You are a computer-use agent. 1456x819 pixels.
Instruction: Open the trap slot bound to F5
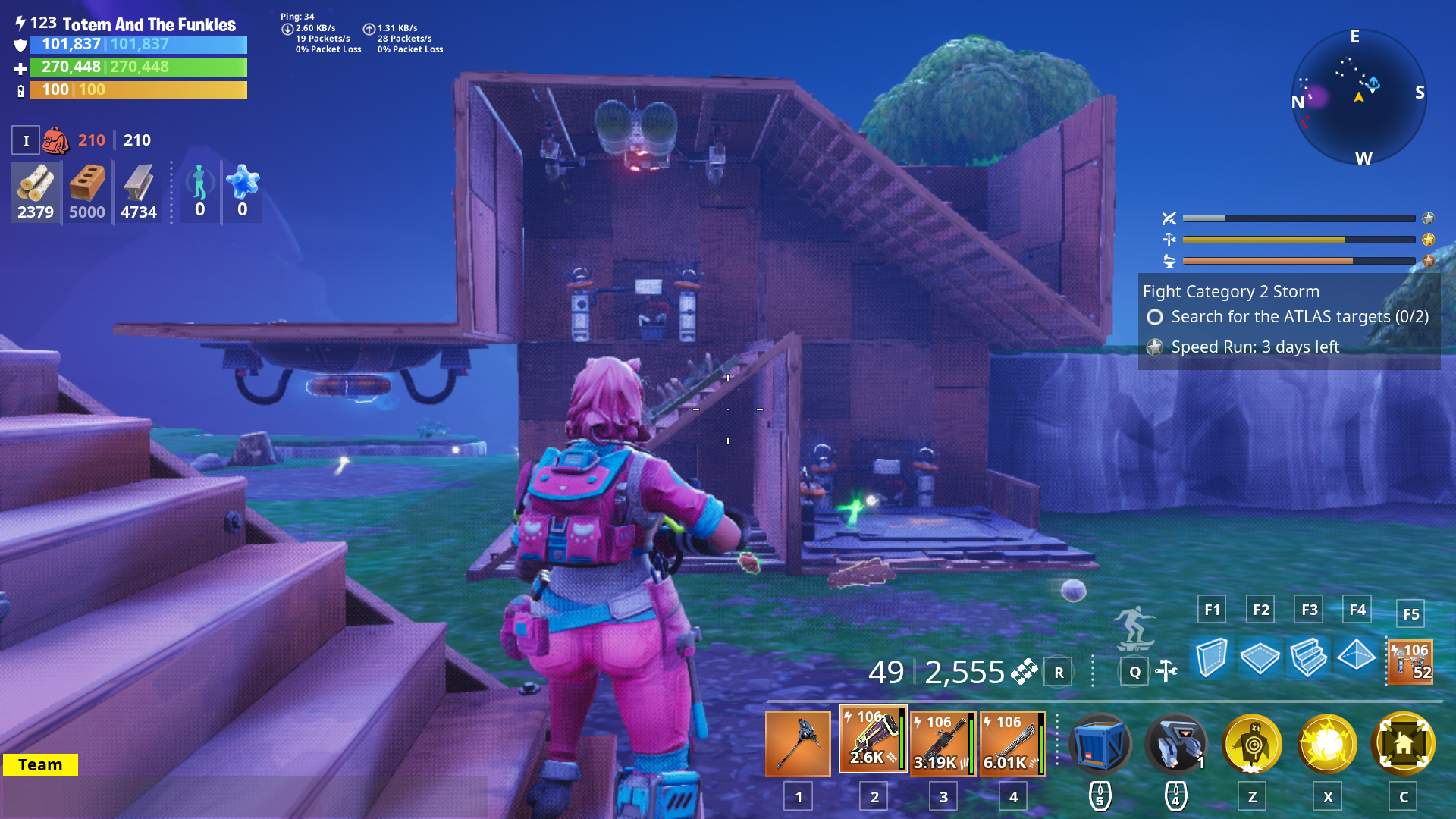1409,661
